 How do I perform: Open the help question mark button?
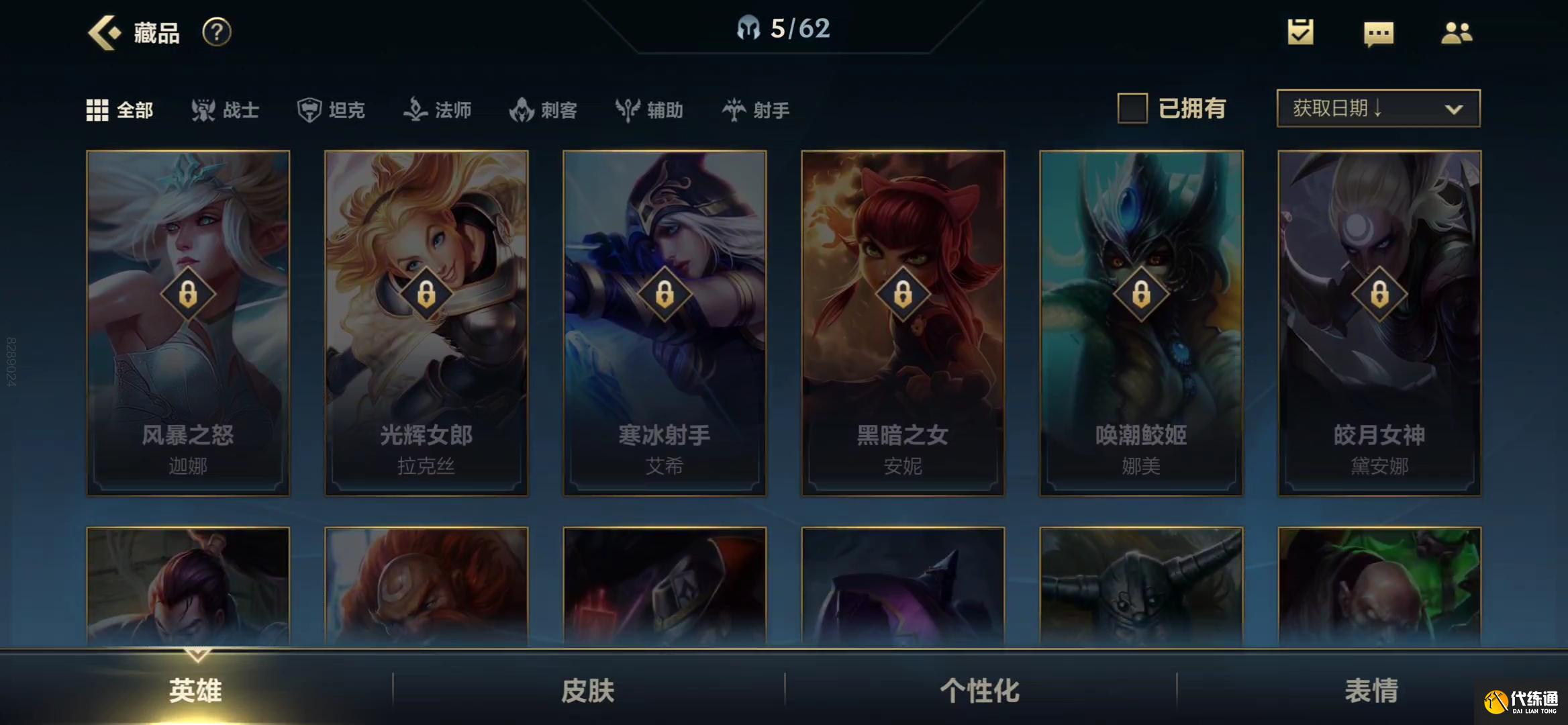coord(216,31)
